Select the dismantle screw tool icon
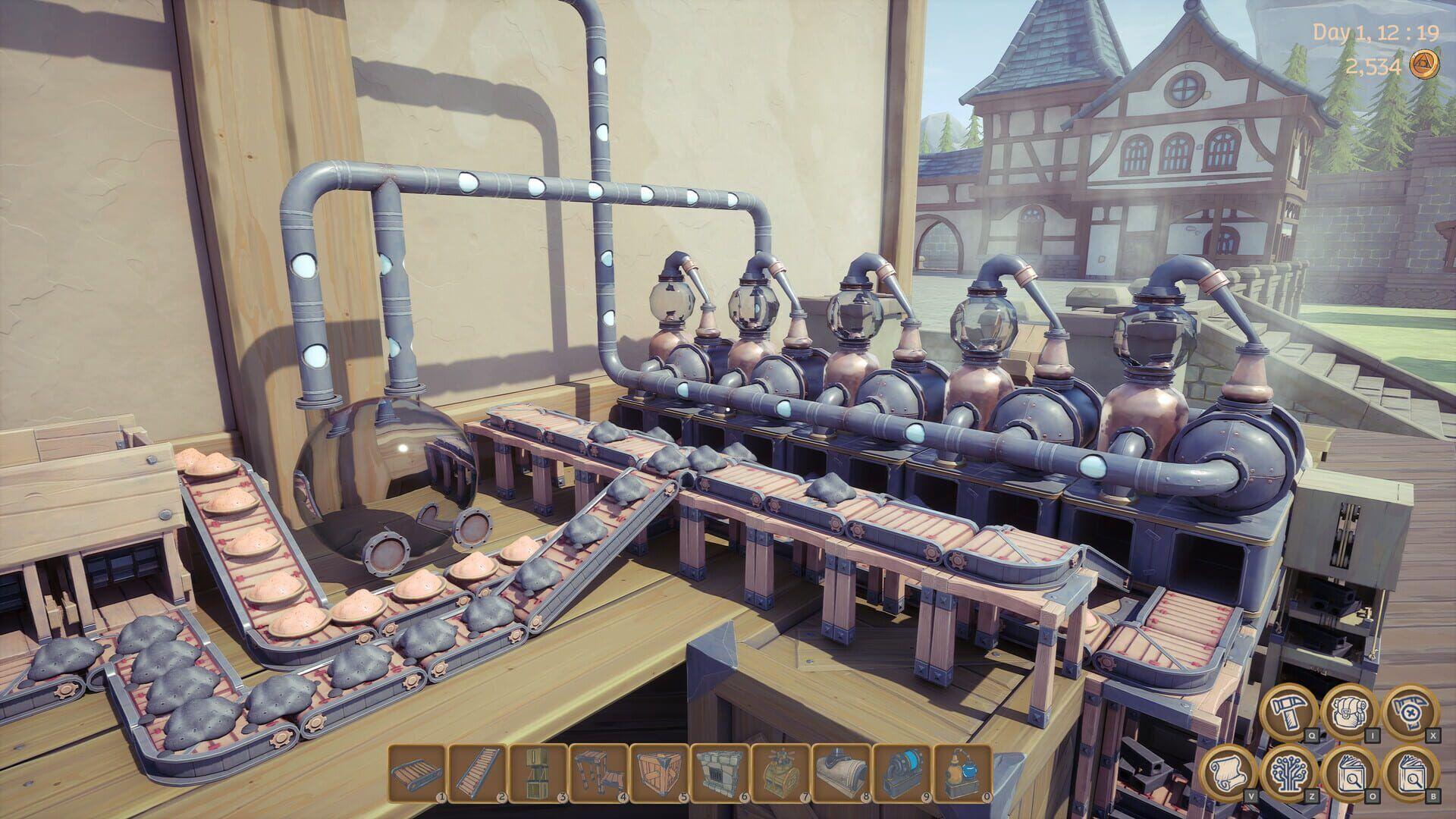The width and height of the screenshot is (1456, 819). [x=1409, y=711]
